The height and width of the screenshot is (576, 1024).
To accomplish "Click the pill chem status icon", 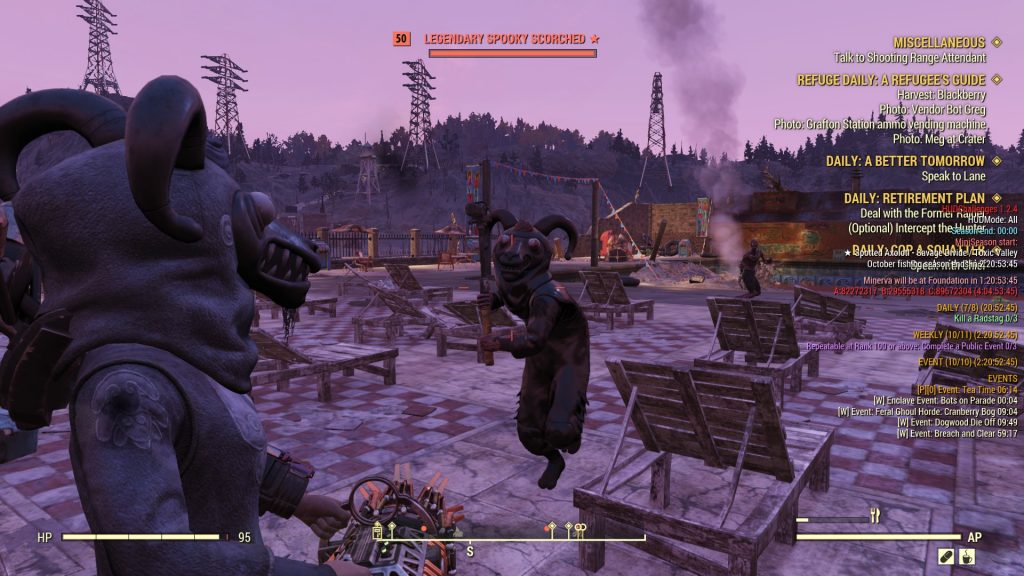I will pyautogui.click(x=947, y=556).
